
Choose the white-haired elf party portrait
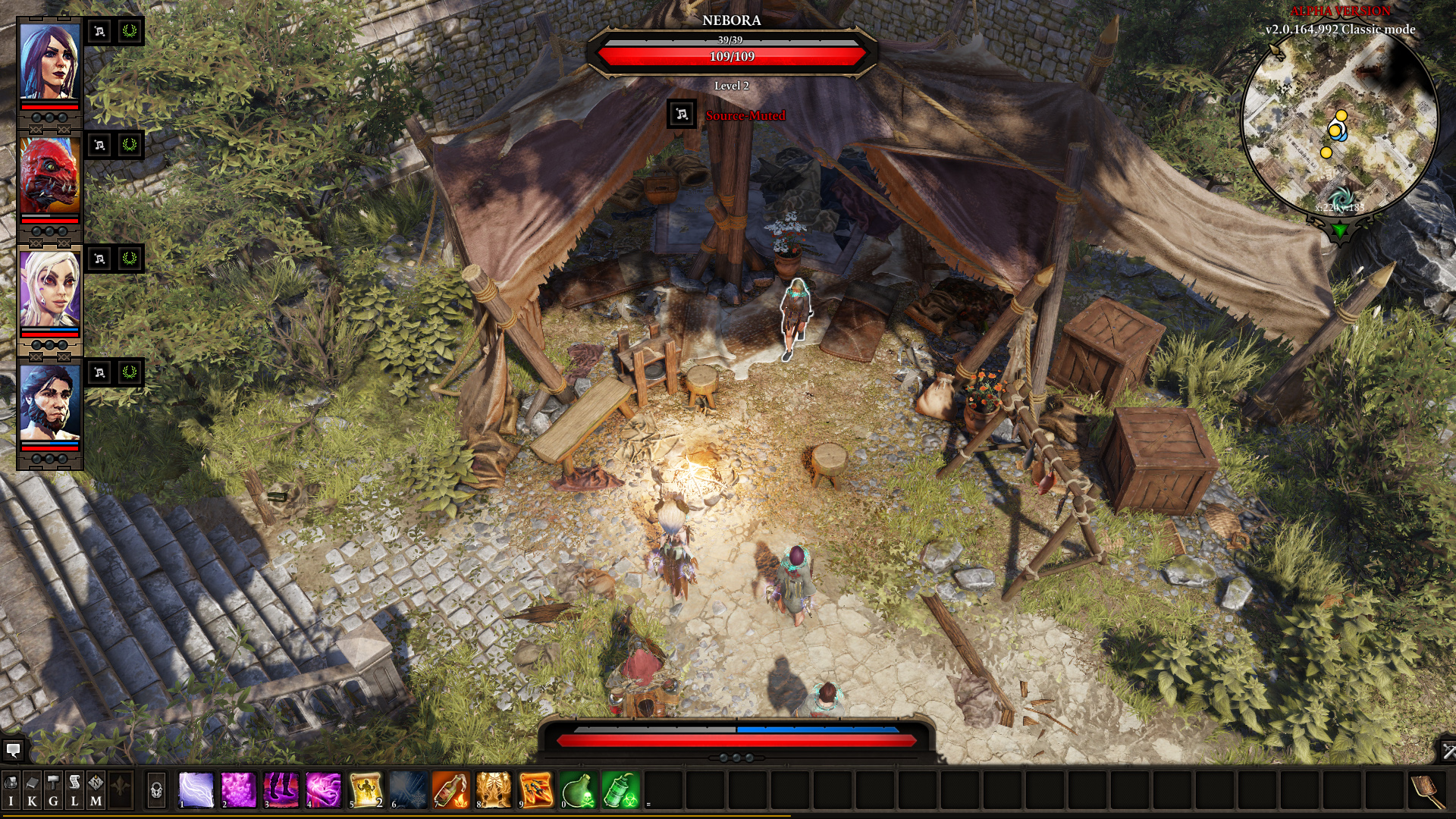[x=49, y=290]
